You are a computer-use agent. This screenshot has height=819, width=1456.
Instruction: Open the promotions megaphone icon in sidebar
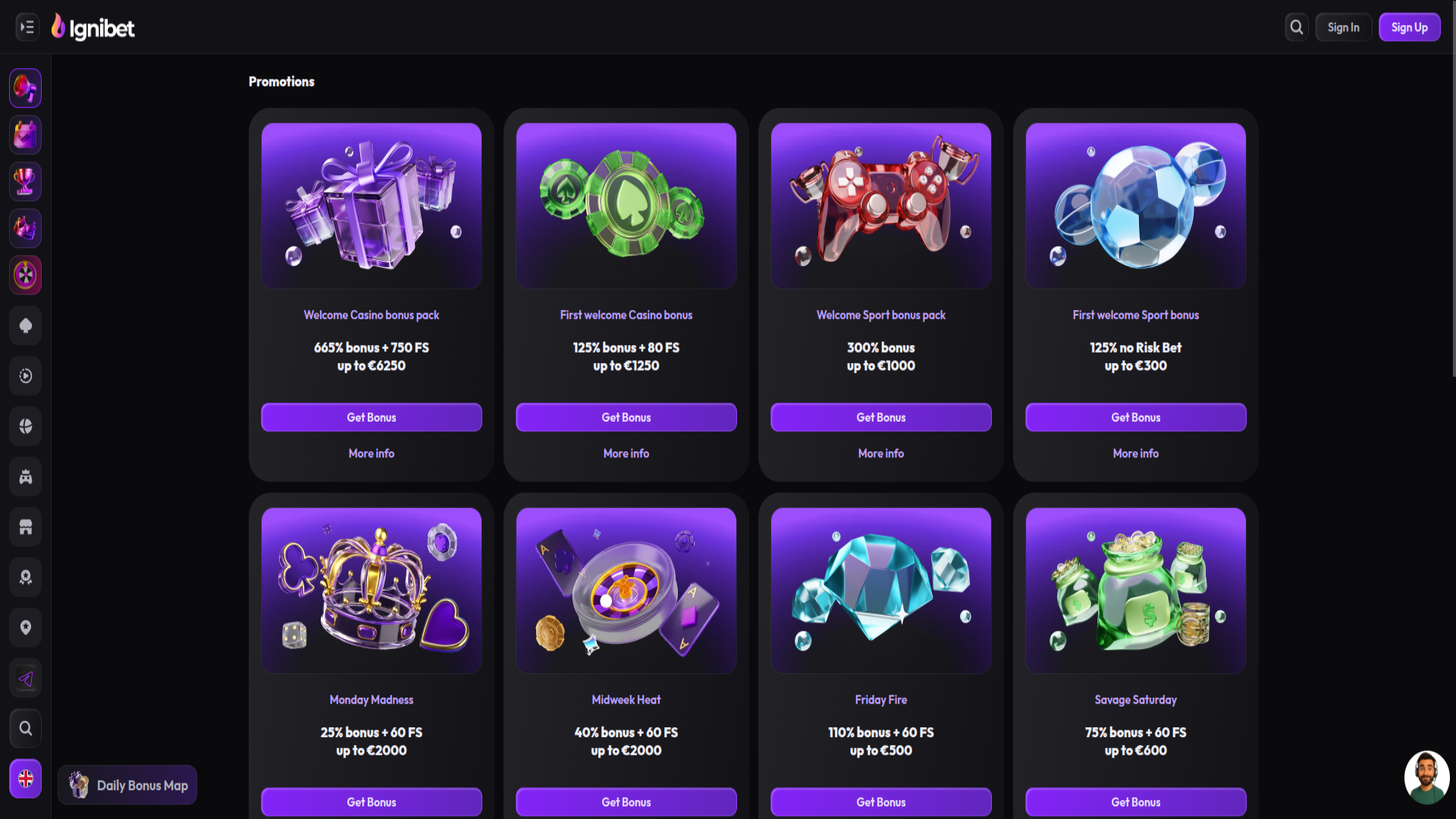point(25,88)
